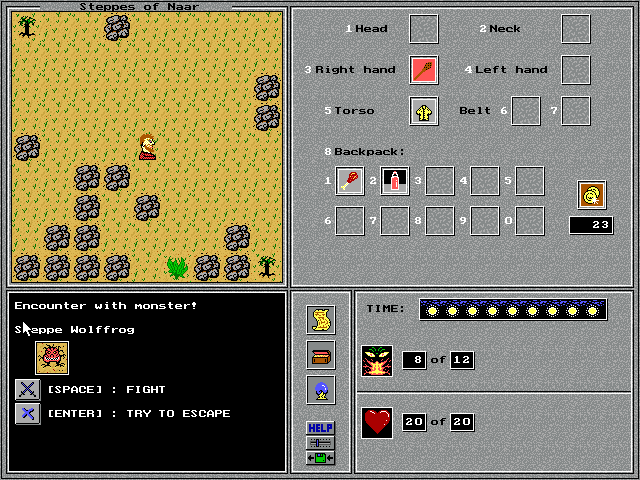This screenshot has width=640, height=480.
Task: Choose the crossed swords fight button
Action: coord(28,389)
